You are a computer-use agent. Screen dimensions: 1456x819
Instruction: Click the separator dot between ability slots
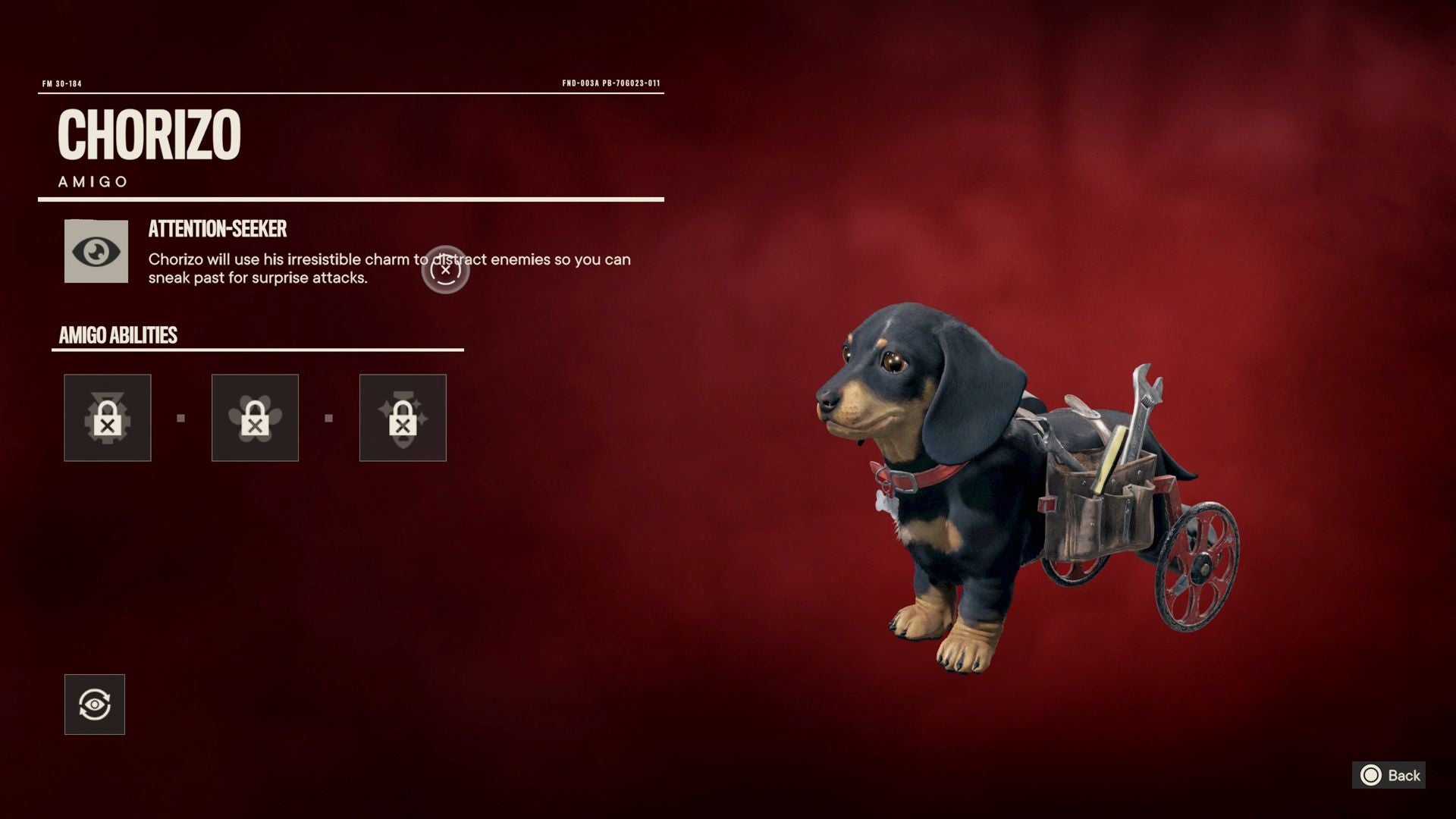point(180,417)
